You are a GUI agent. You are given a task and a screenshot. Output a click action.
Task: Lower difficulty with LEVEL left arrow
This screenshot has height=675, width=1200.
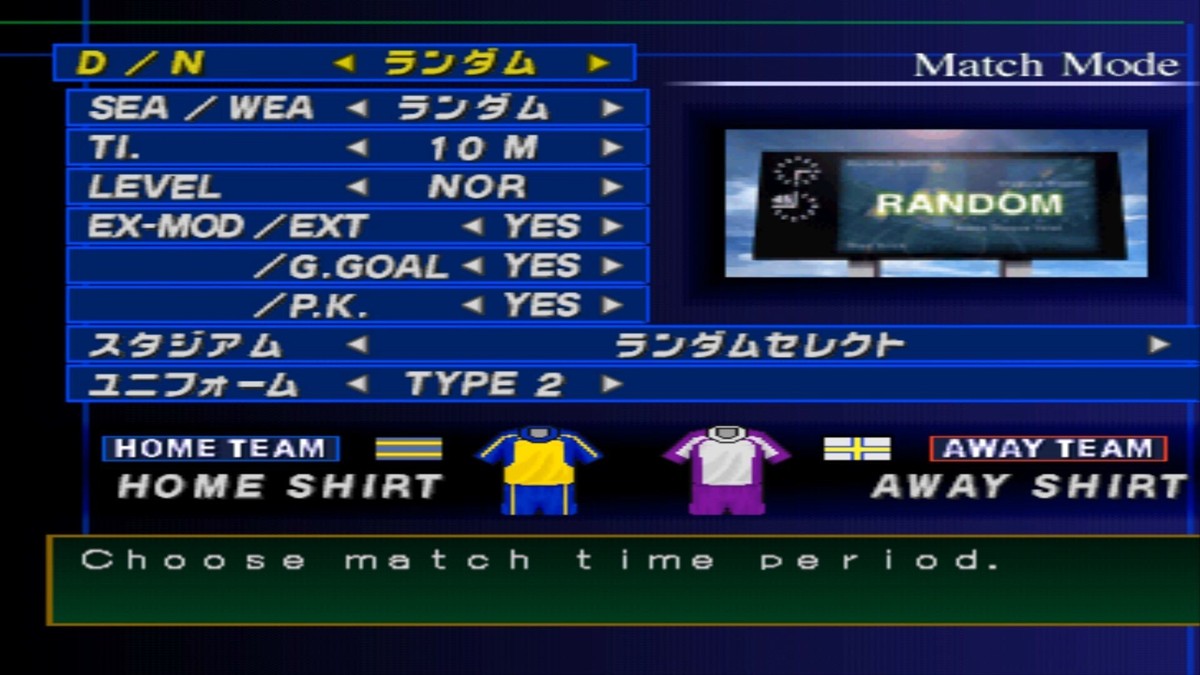pos(357,187)
